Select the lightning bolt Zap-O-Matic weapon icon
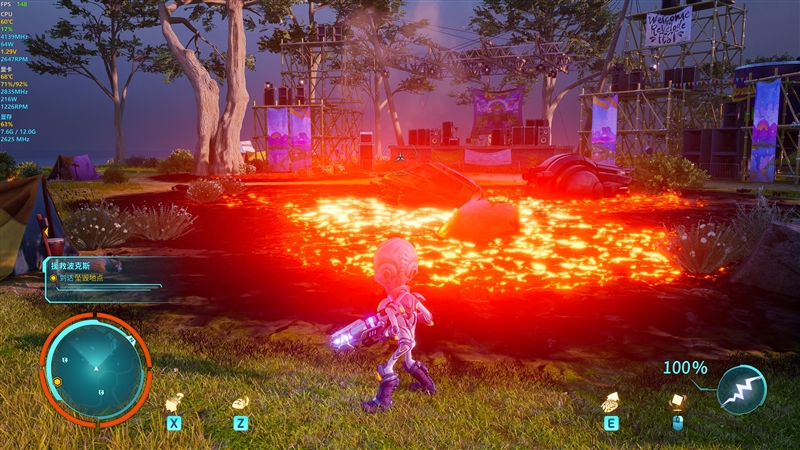Image resolution: width=800 pixels, height=450 pixels. click(742, 389)
